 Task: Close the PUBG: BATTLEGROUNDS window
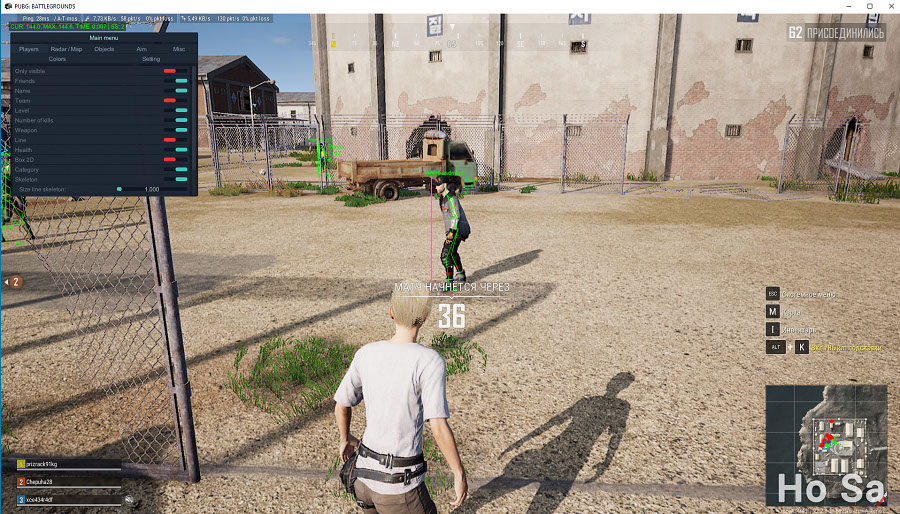(x=886, y=6)
